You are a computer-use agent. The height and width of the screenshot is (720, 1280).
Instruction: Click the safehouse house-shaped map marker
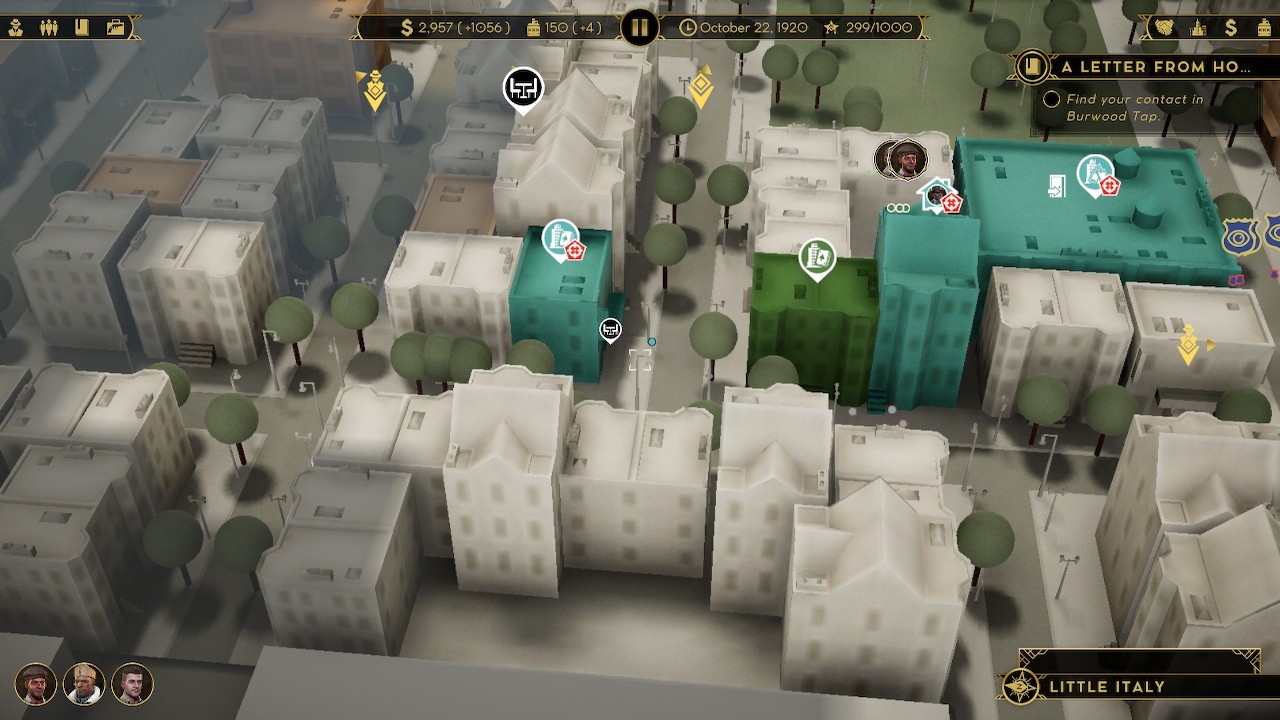point(938,194)
